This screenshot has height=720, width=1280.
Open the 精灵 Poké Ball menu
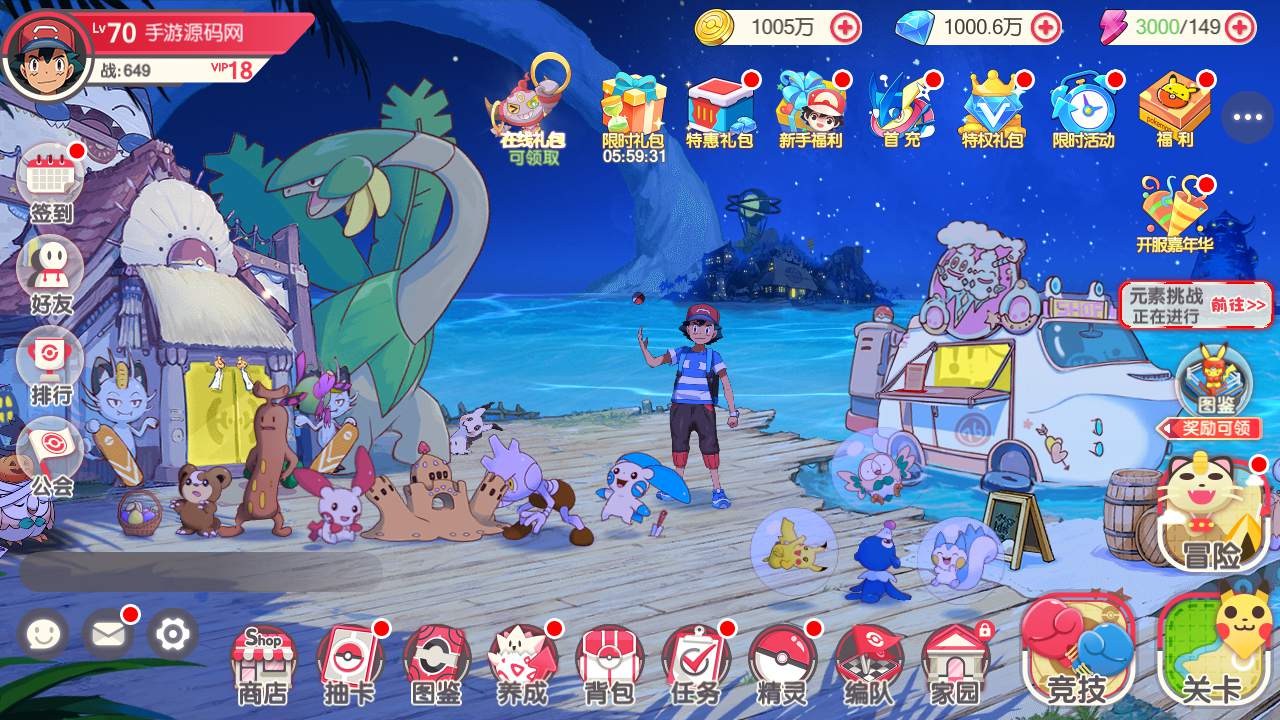(783, 661)
